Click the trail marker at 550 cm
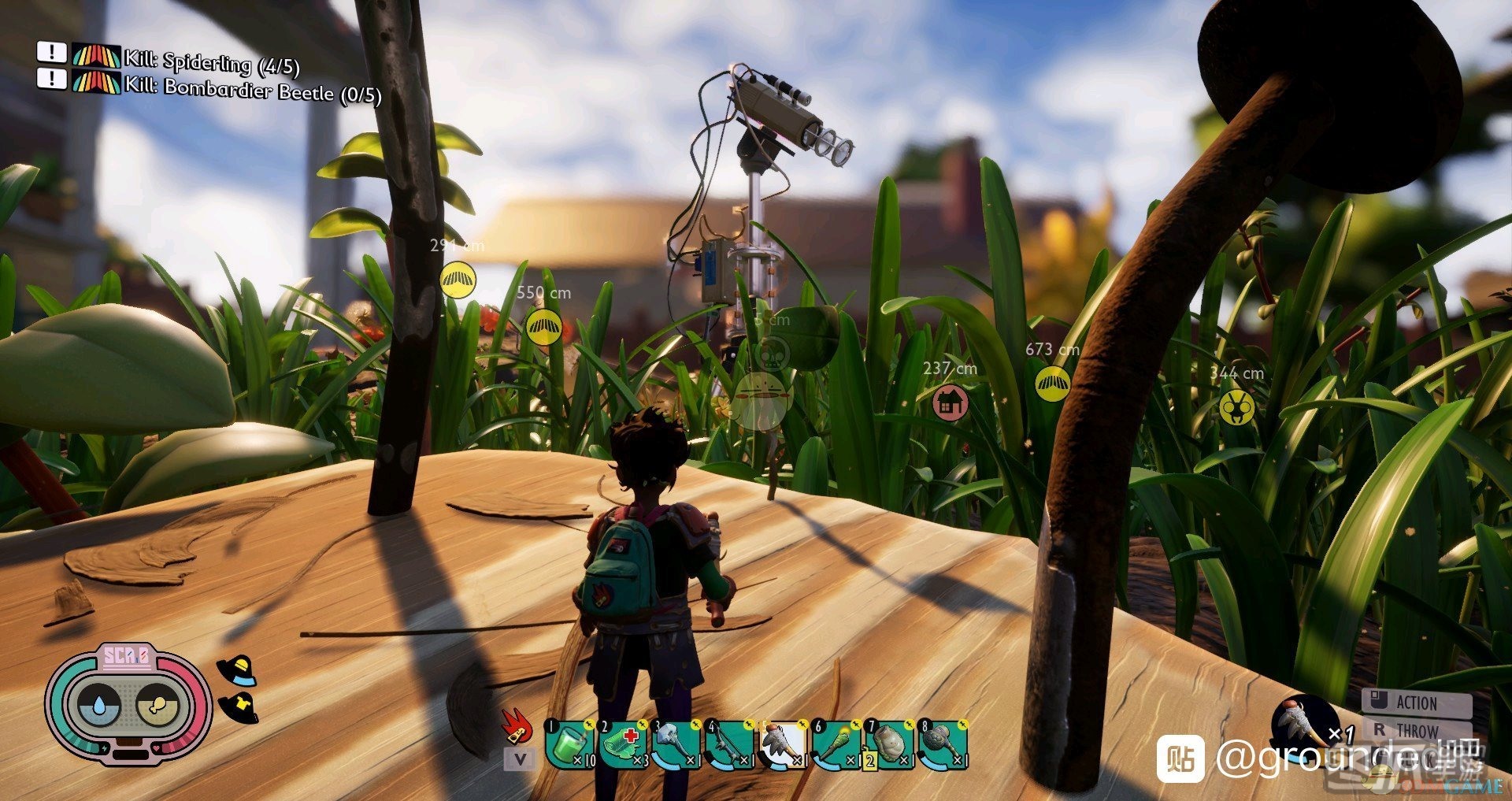Image resolution: width=1512 pixels, height=801 pixels. click(543, 326)
